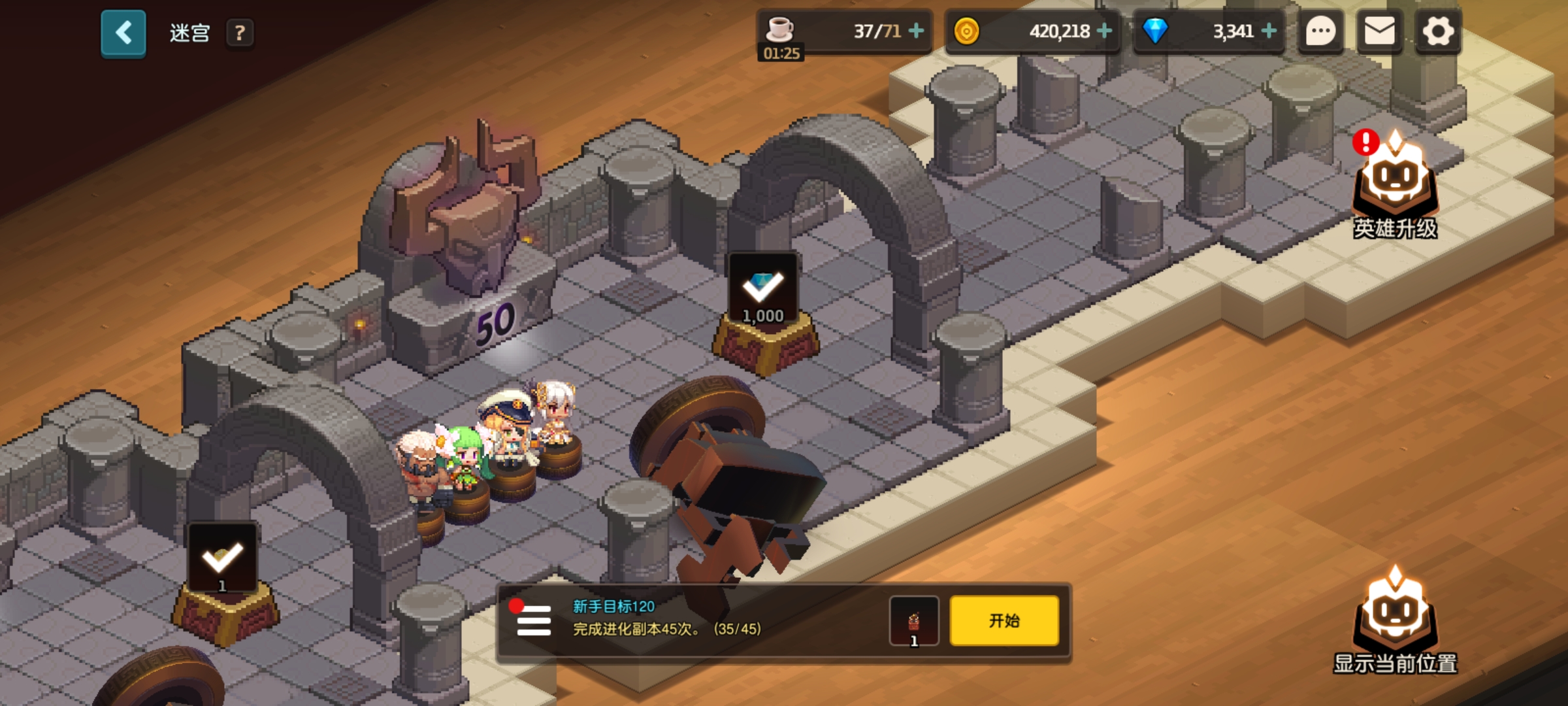Add blue diamonds with plus button
1568x706 pixels.
[x=1269, y=31]
